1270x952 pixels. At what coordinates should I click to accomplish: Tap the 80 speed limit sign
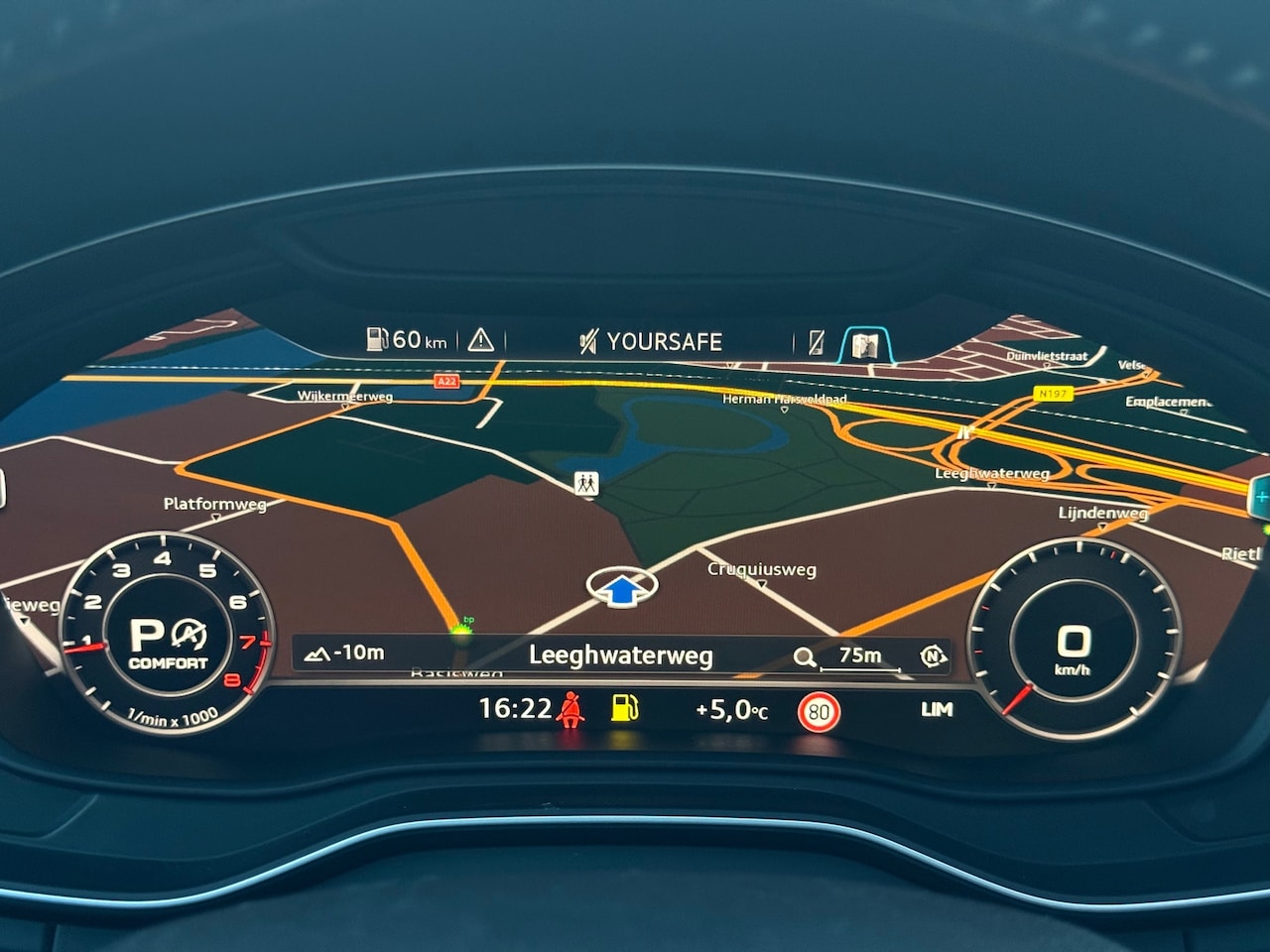819,711
